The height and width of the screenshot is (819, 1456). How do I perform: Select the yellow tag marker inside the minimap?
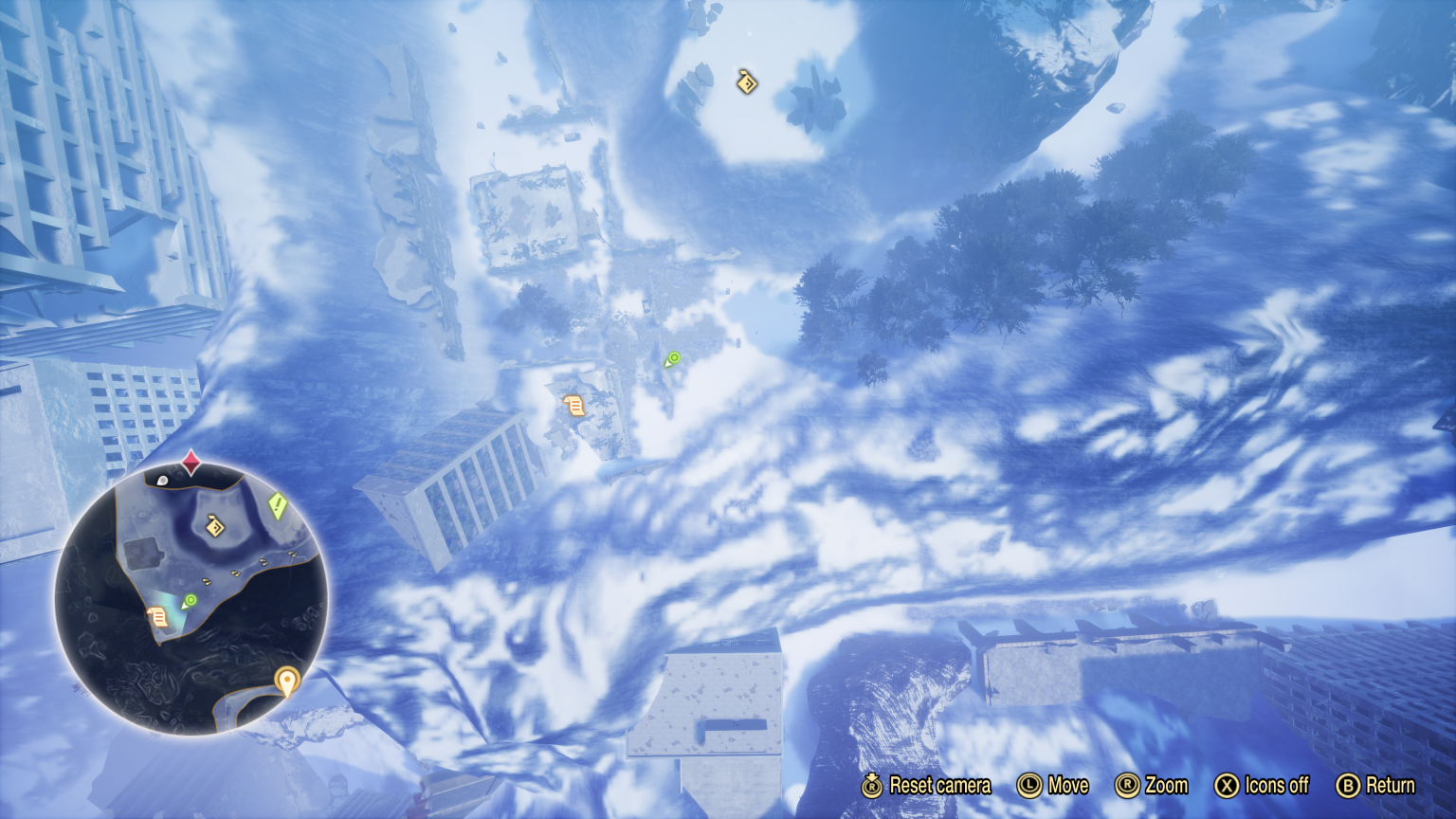tap(215, 525)
